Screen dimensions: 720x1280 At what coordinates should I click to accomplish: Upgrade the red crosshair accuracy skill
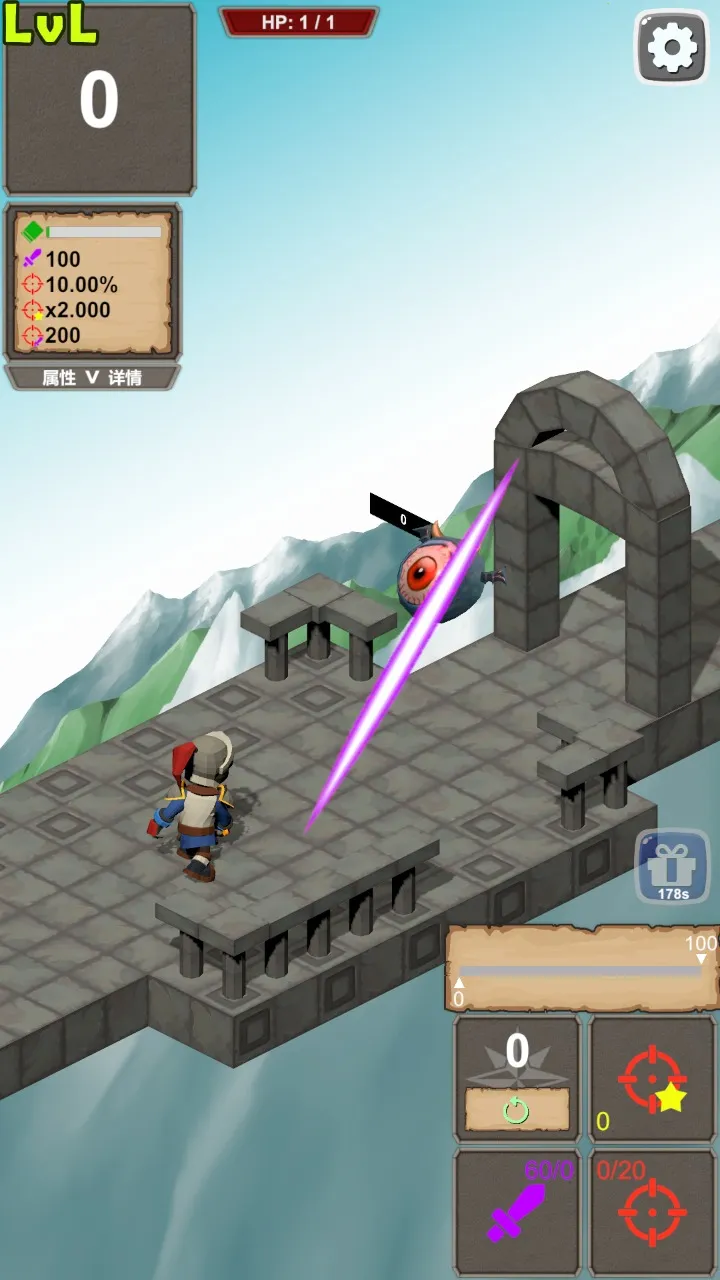pos(652,1212)
